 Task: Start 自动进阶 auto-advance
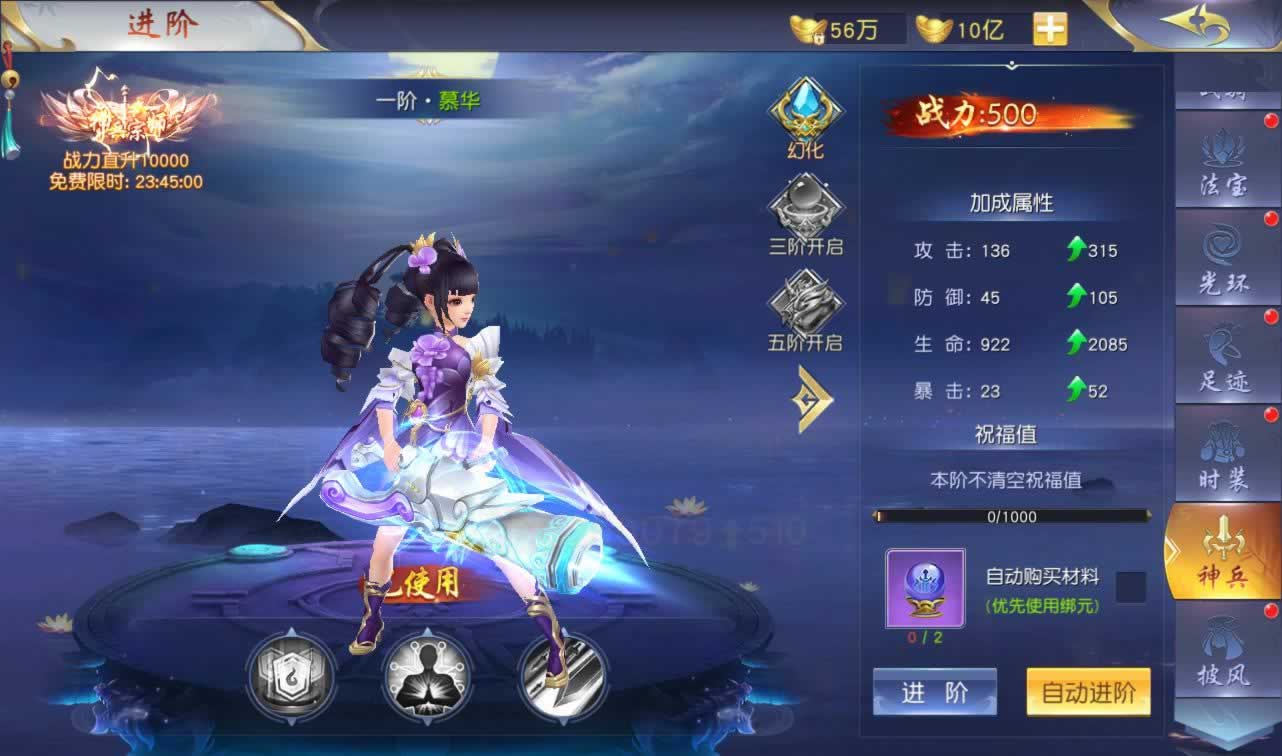[x=1088, y=692]
